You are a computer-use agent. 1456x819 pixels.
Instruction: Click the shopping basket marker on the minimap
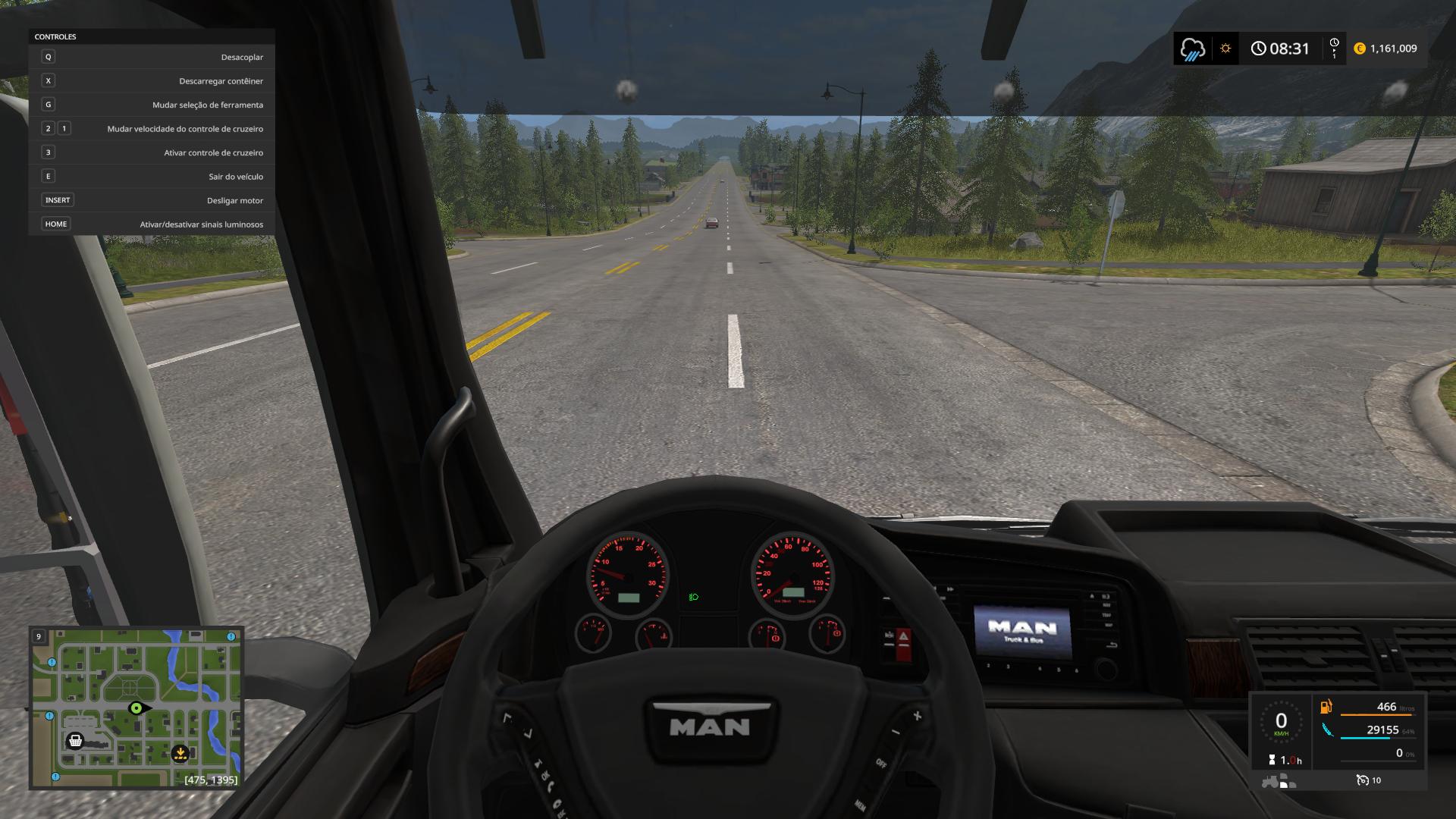[x=75, y=740]
